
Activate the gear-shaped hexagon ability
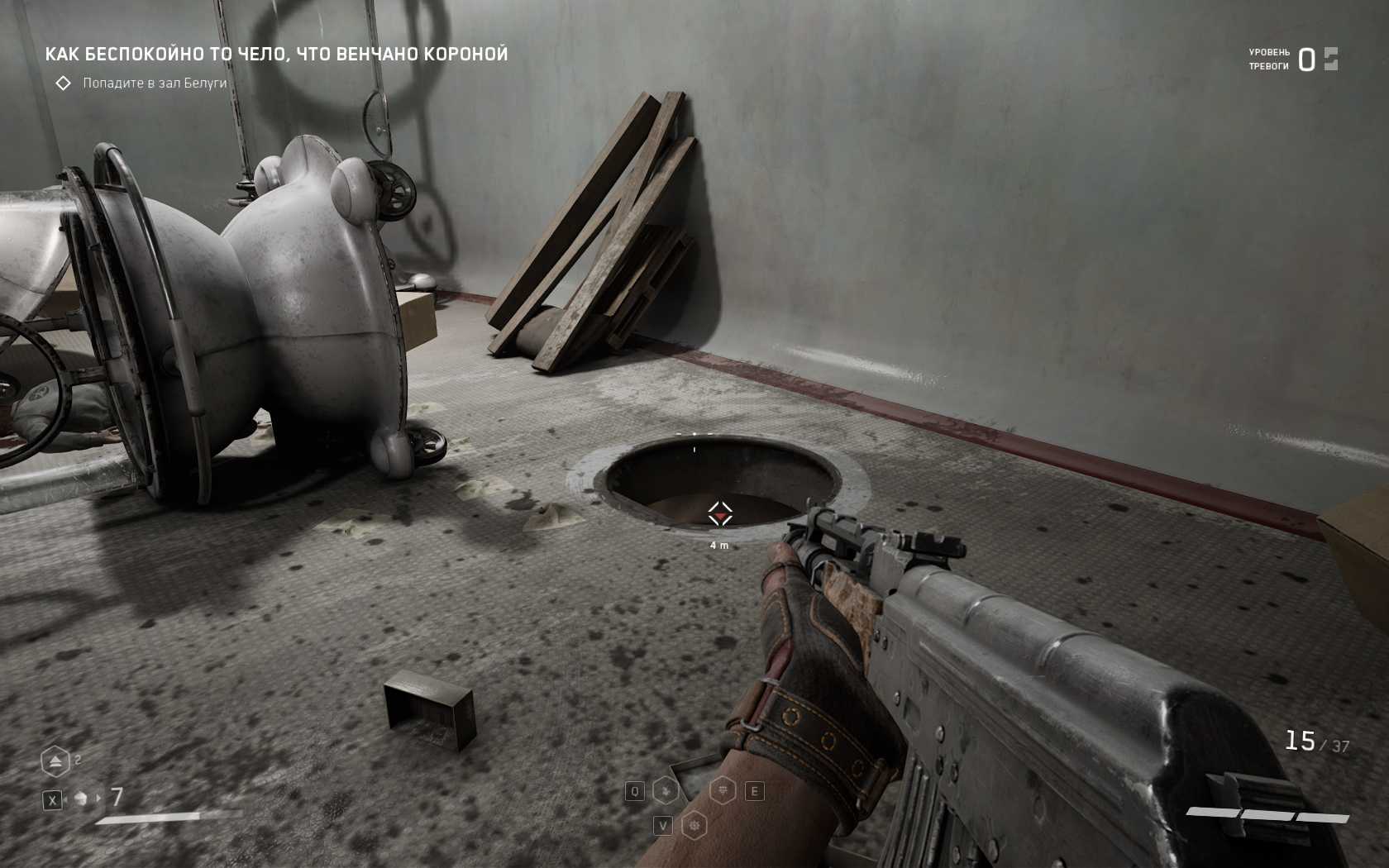coord(694,825)
